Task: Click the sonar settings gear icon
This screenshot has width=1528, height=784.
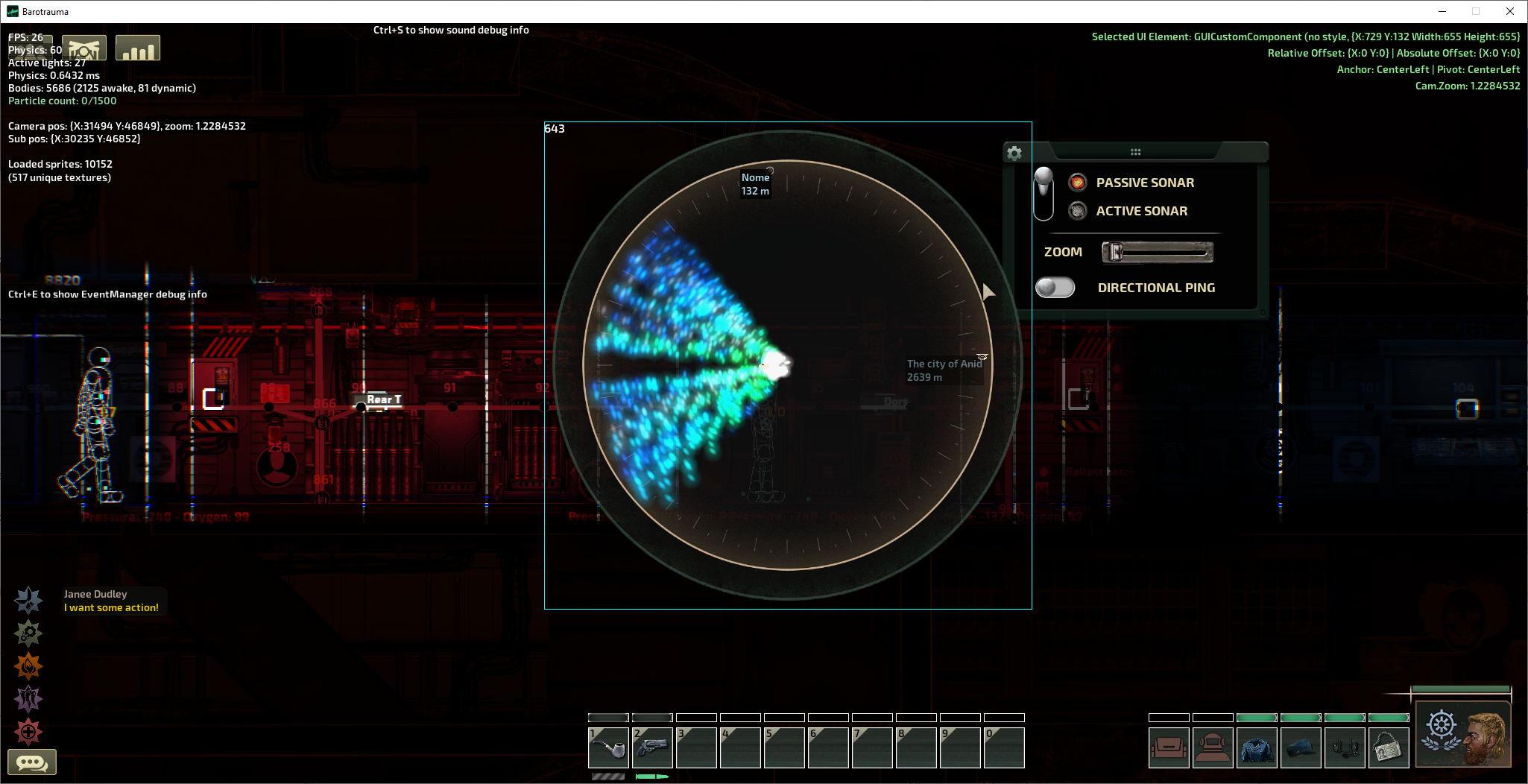Action: (x=1015, y=152)
